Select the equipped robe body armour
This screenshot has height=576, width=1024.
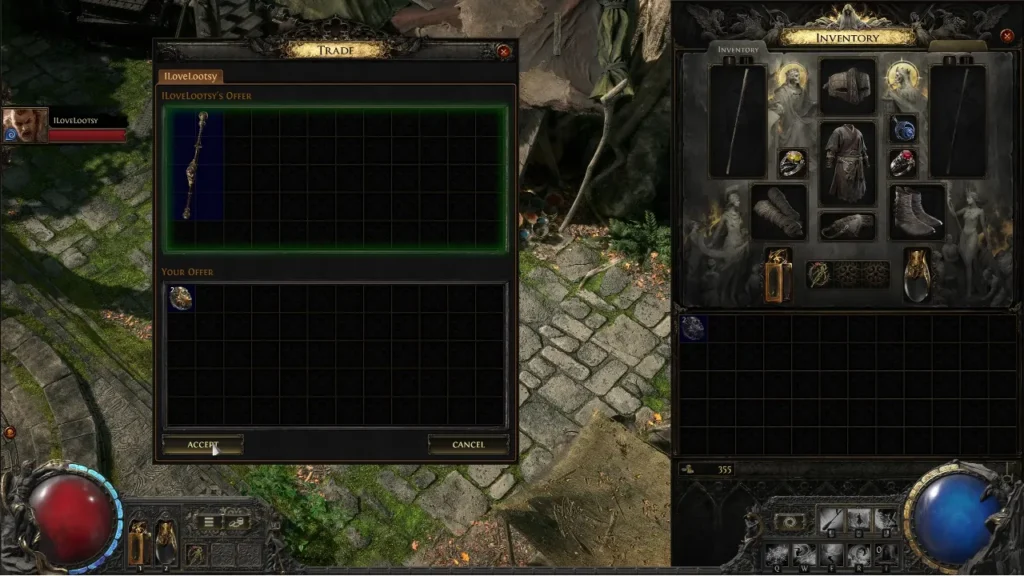pos(848,163)
